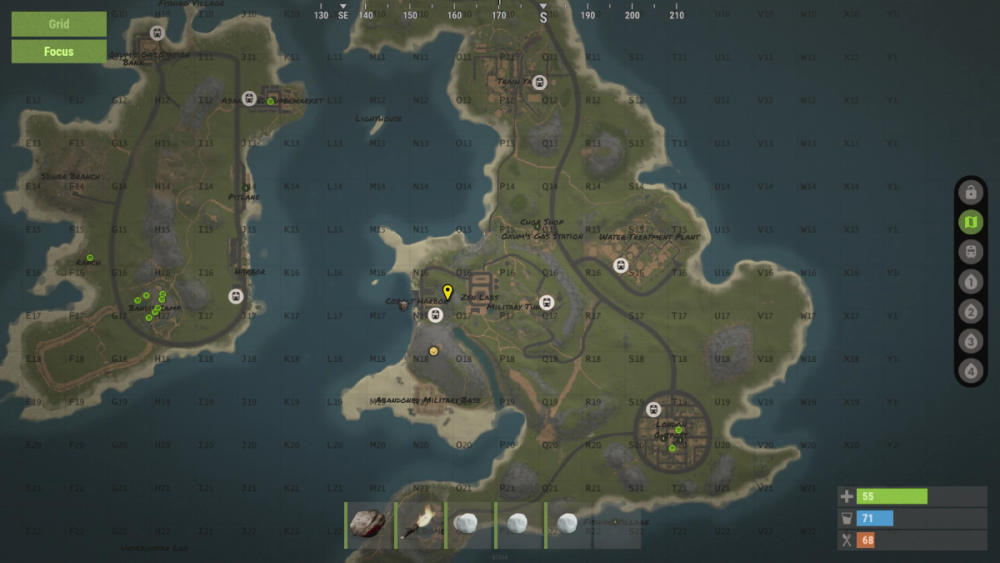Select the green map layer icon

970,222
